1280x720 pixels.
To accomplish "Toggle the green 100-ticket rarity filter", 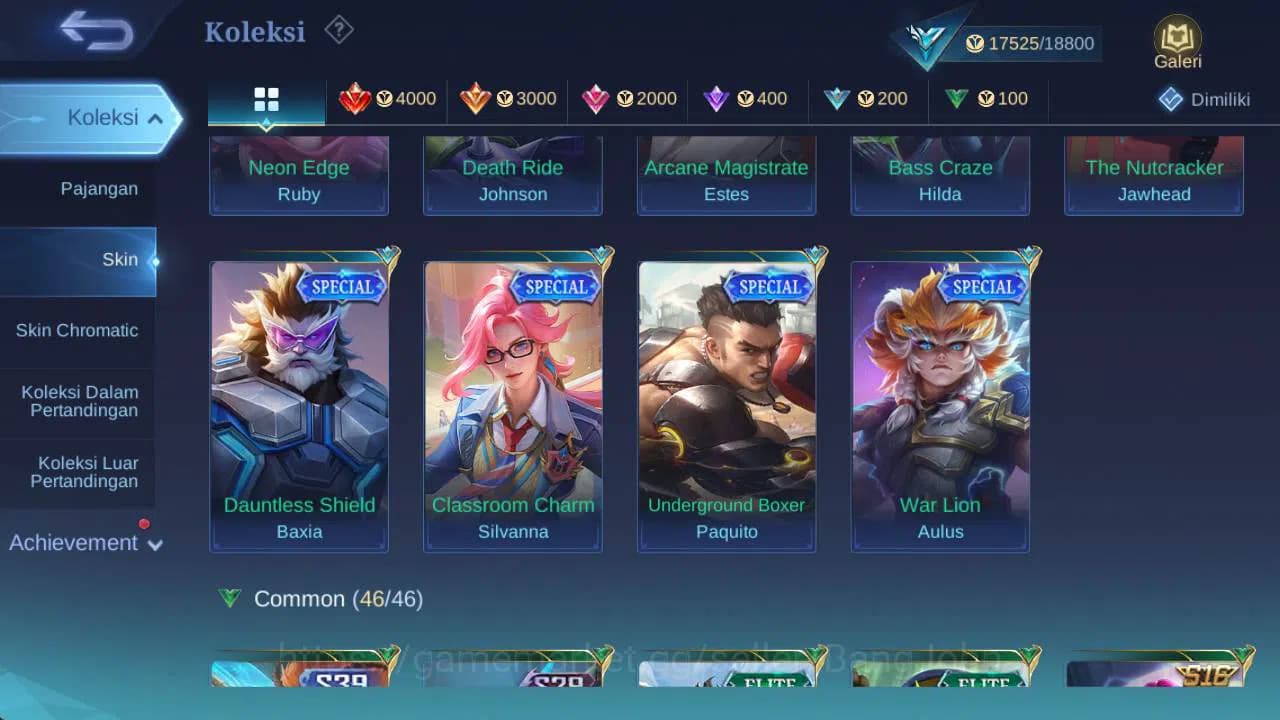I will [x=957, y=99].
